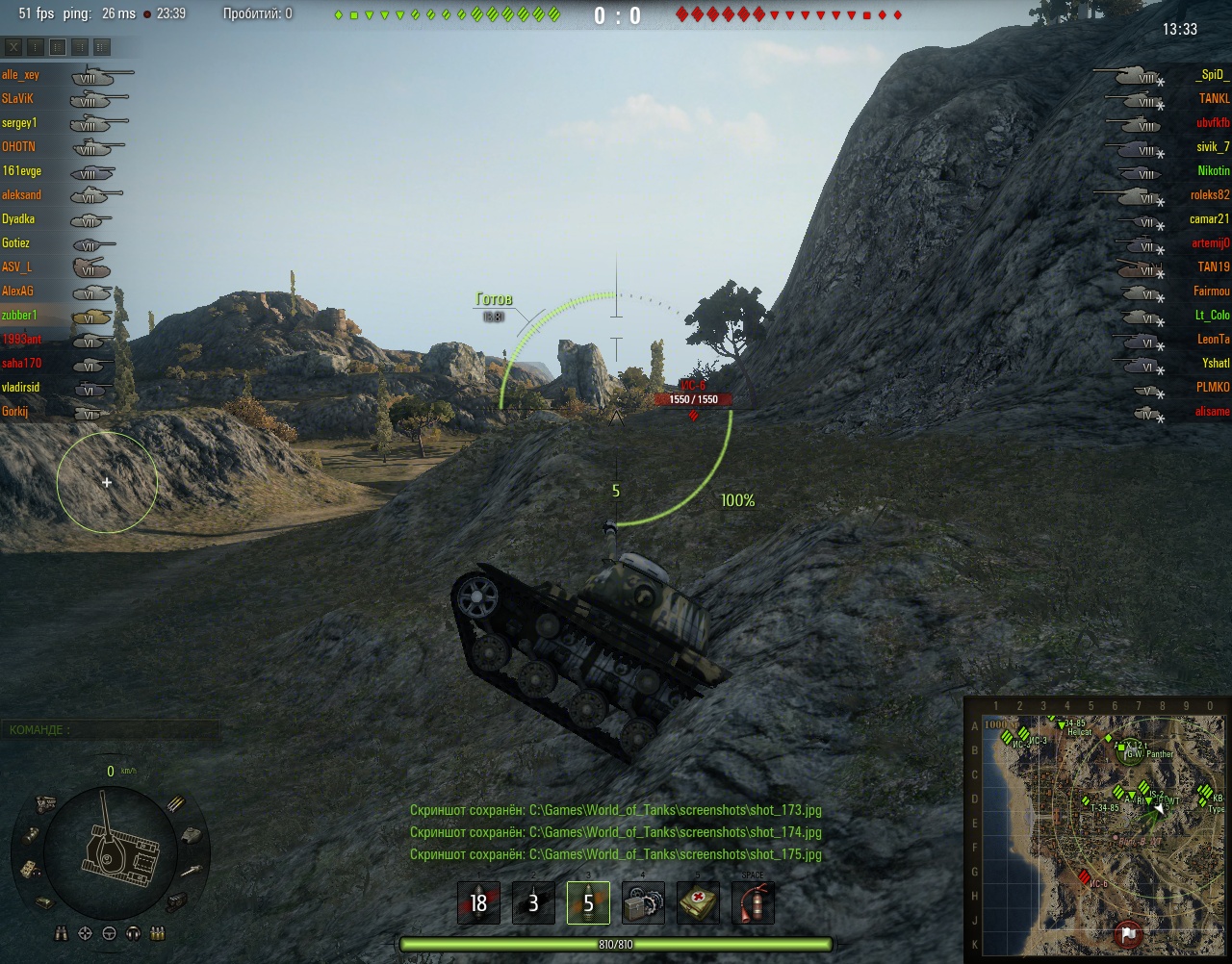Hide the player panel with the X button
The height and width of the screenshot is (964, 1232).
[x=13, y=47]
